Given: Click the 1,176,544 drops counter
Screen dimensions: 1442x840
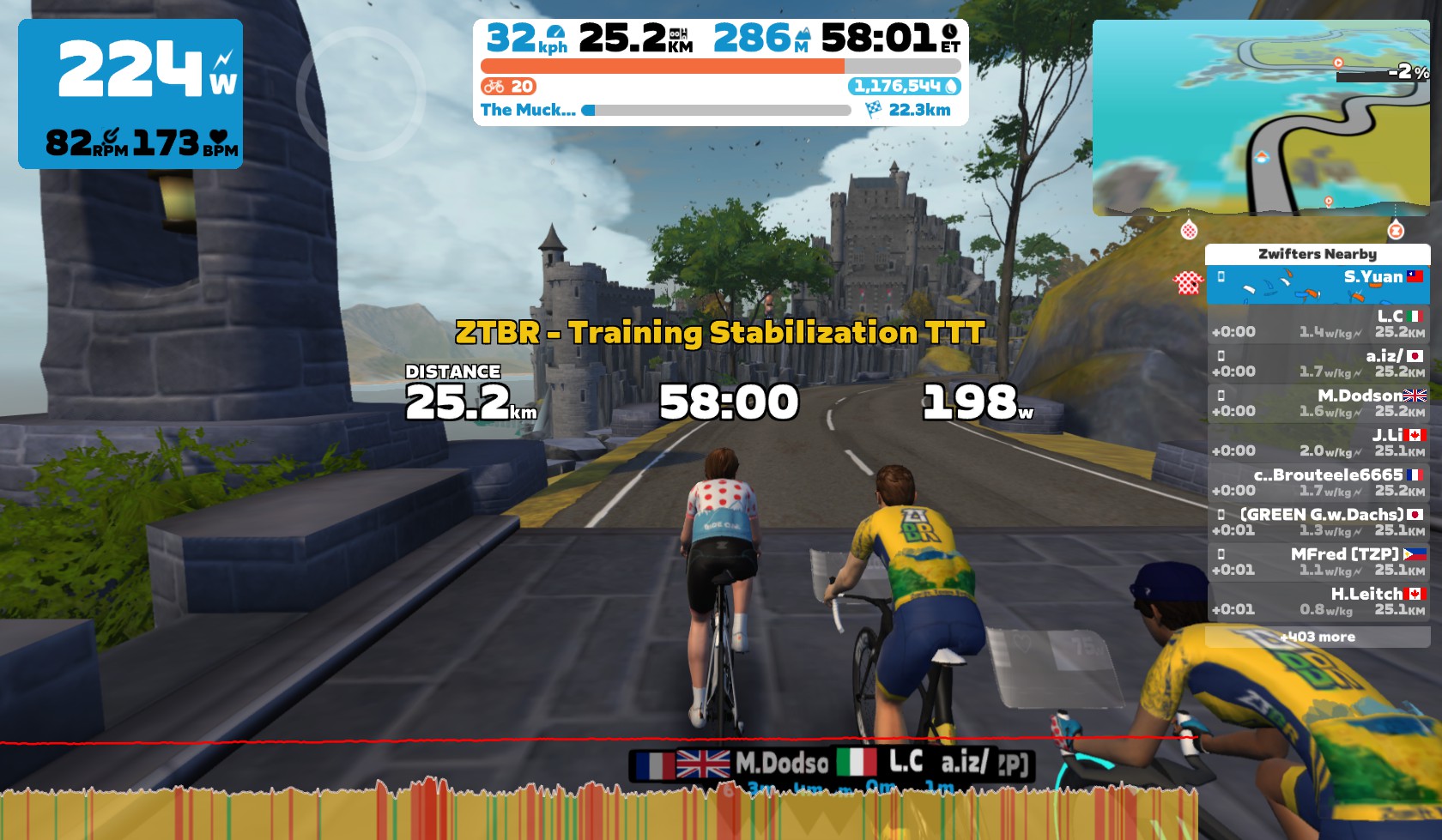Looking at the screenshot, I should click(905, 87).
